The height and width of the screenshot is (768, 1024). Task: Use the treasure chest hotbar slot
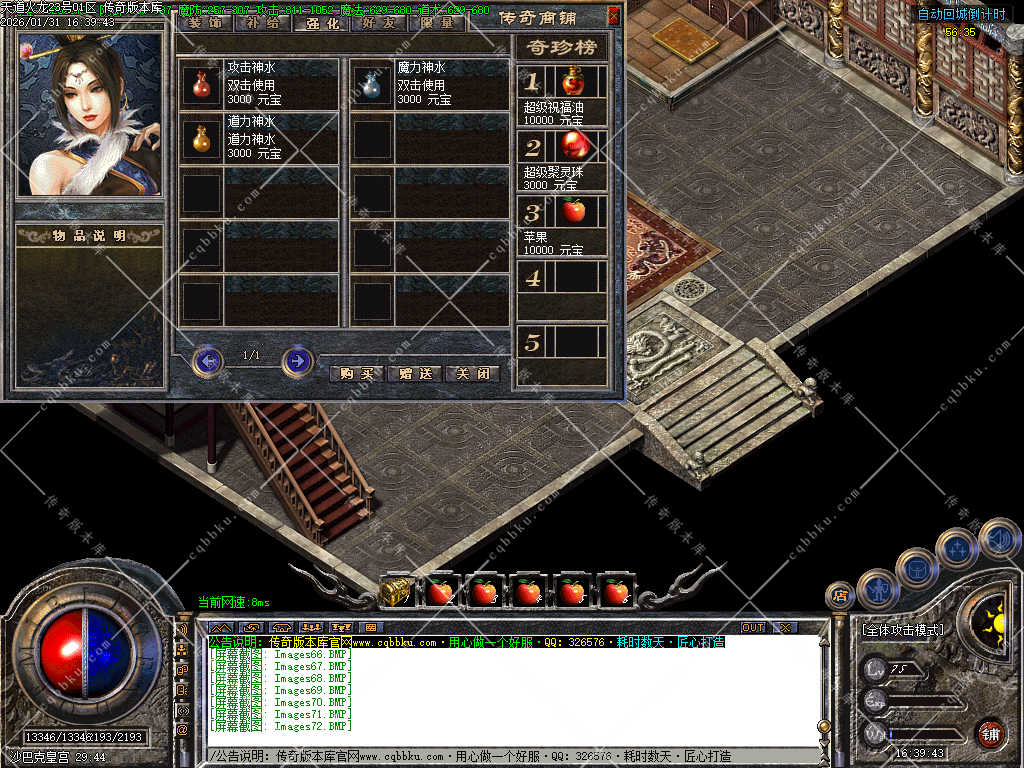(x=397, y=592)
